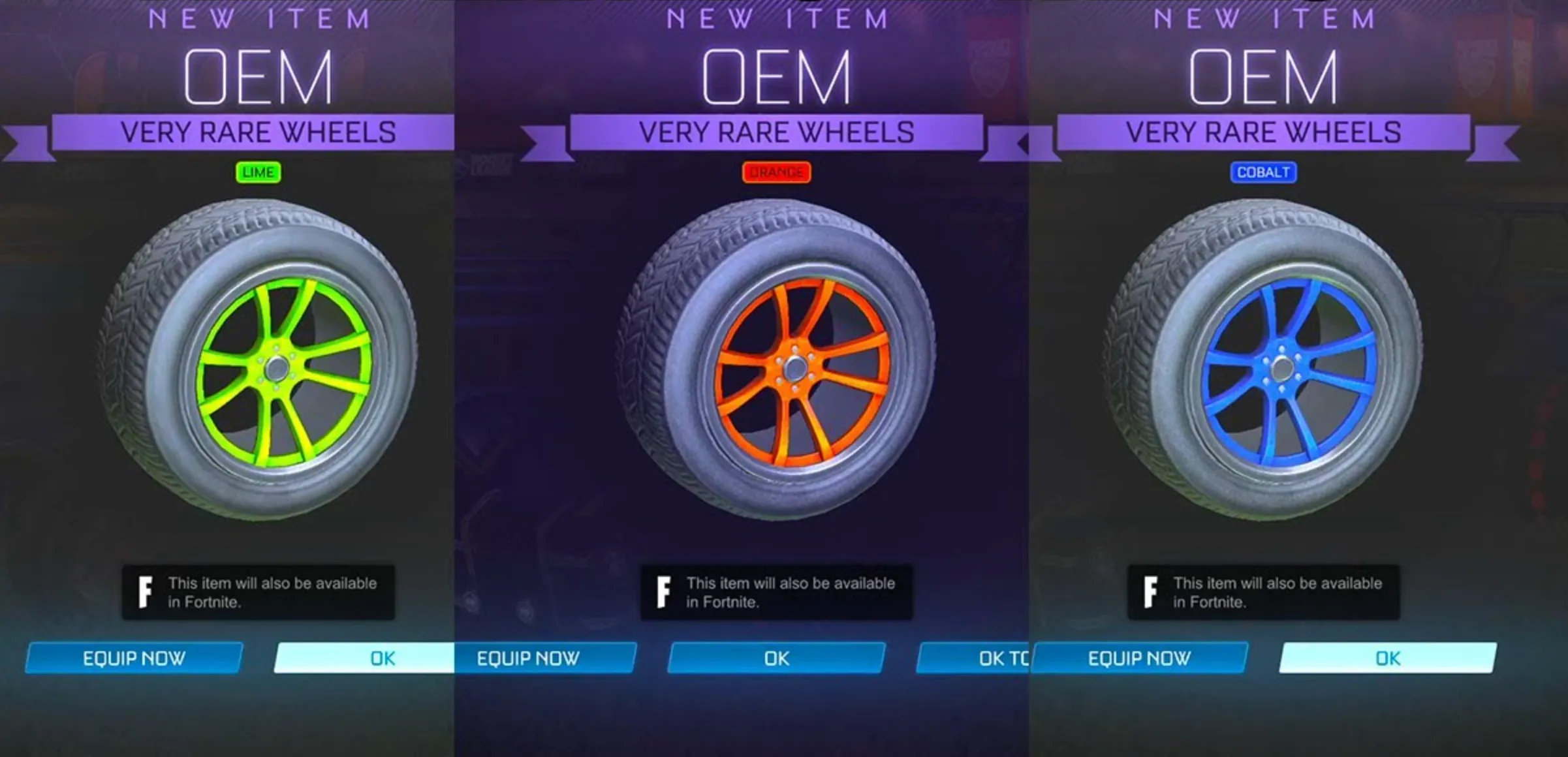
Task: Select the ORANGE paint tag
Action: [776, 172]
